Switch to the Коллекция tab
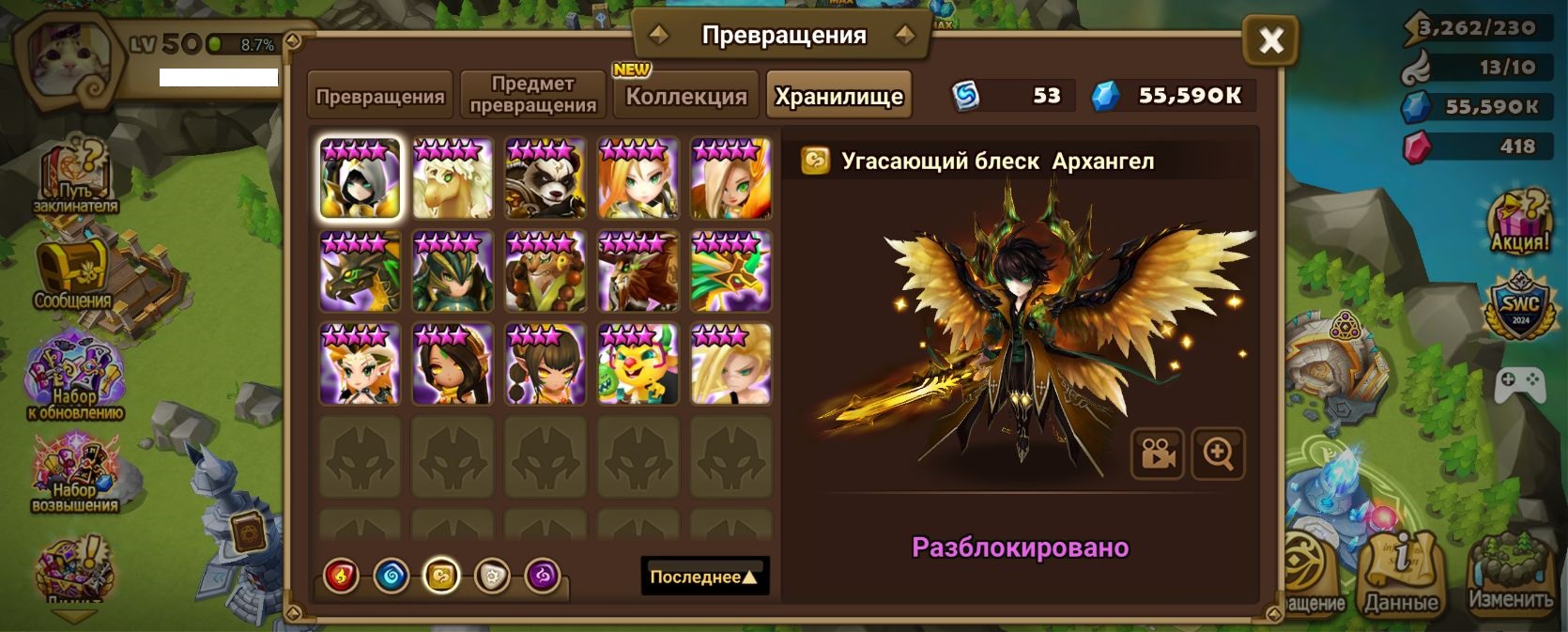The width and height of the screenshot is (1568, 632). coord(686,96)
